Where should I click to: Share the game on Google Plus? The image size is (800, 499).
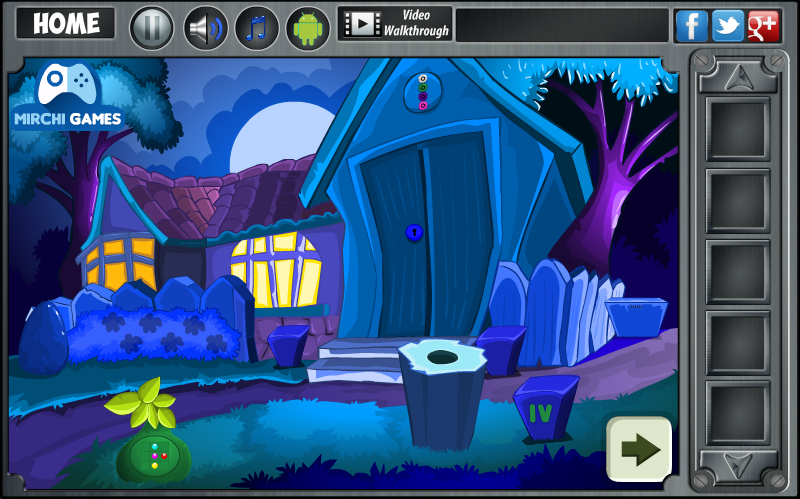point(763,25)
